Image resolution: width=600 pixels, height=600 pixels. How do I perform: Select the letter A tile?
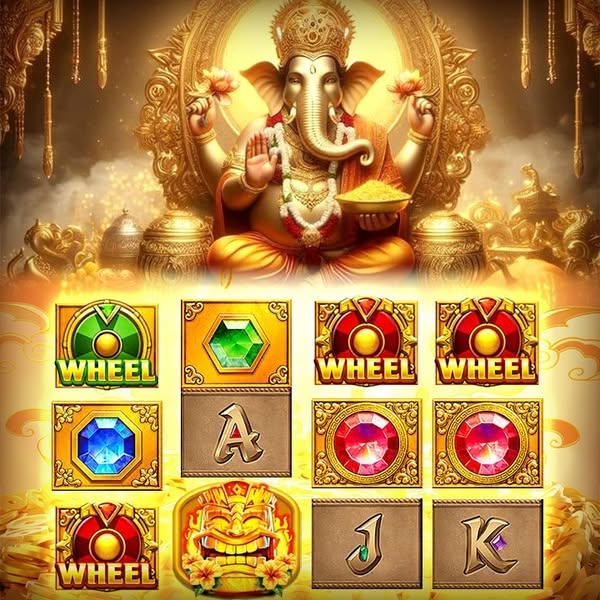point(236,435)
